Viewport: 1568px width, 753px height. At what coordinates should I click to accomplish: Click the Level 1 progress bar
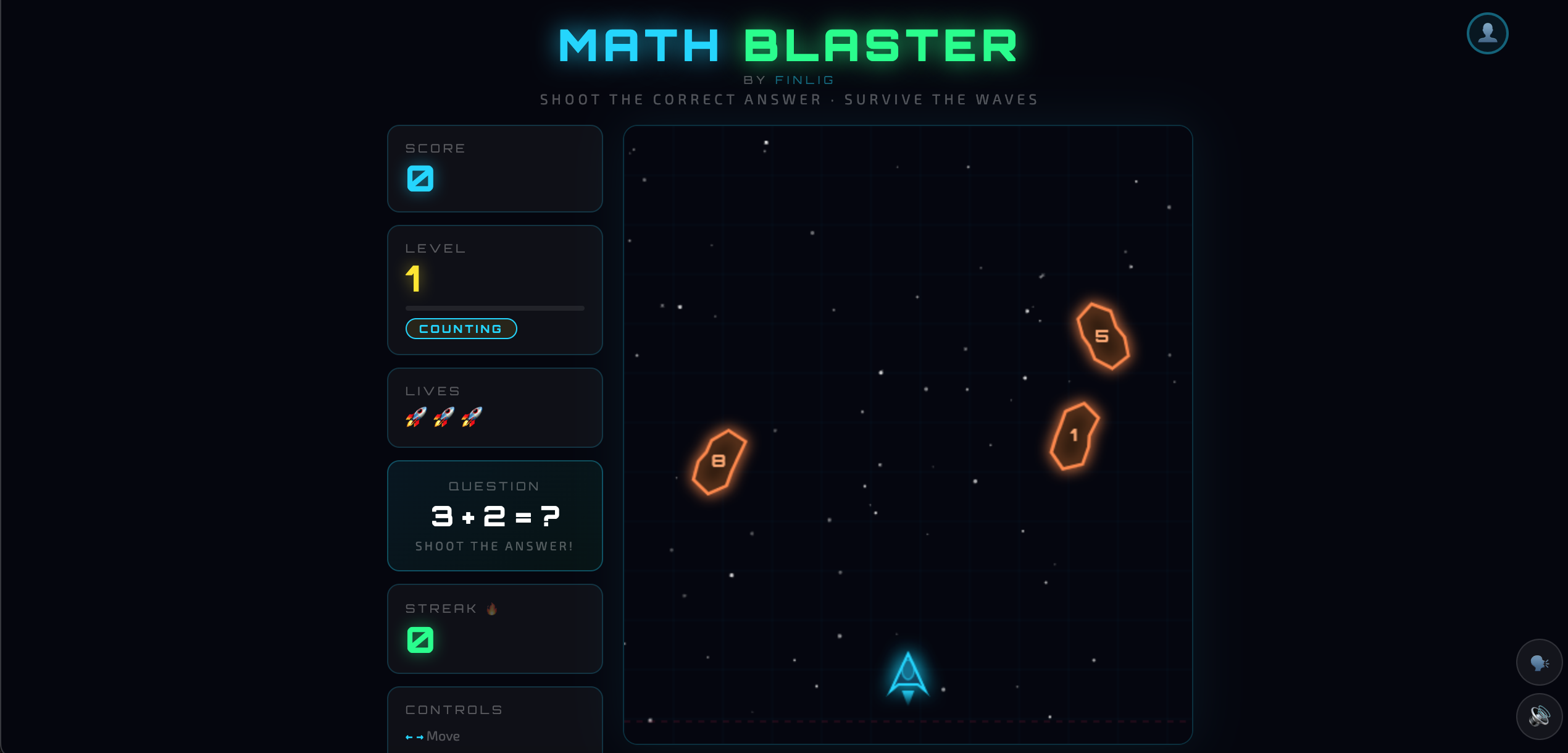tap(494, 307)
